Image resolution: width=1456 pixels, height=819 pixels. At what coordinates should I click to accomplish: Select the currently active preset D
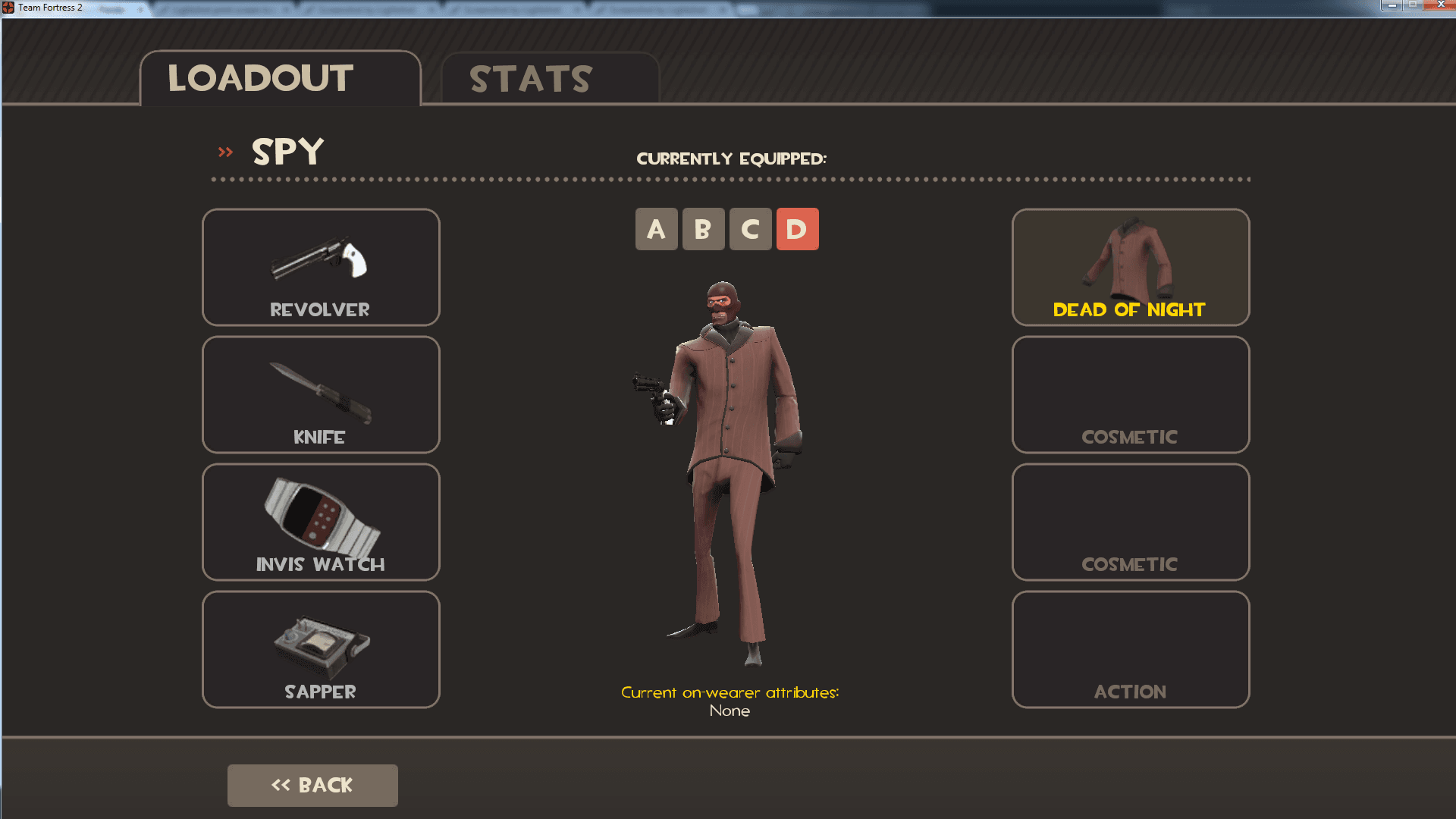click(797, 228)
